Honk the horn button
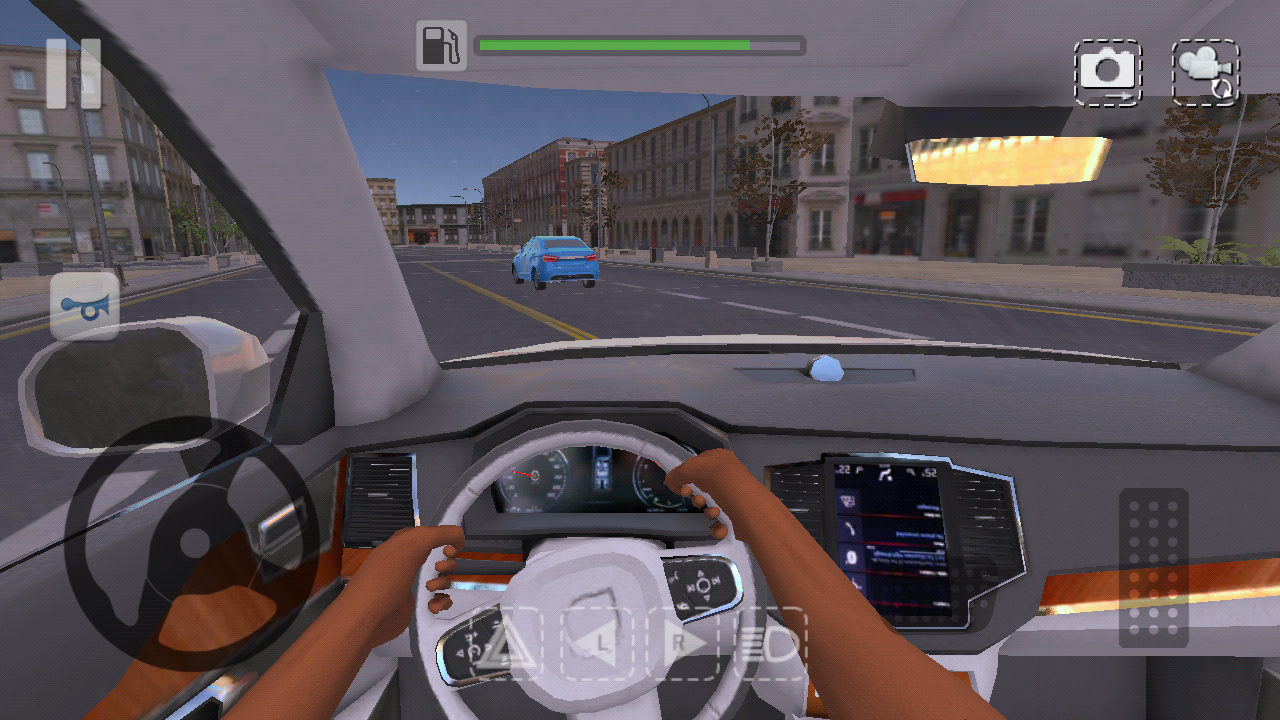The width and height of the screenshot is (1280, 720). [x=85, y=307]
